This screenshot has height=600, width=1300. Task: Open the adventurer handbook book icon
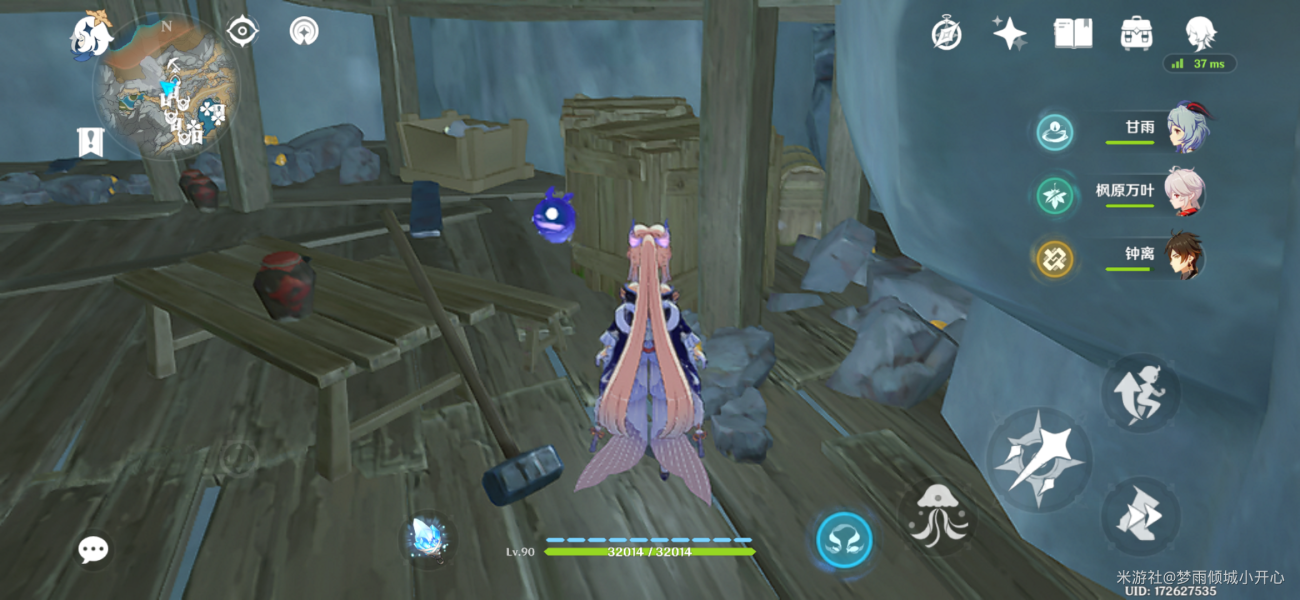[x=1072, y=33]
